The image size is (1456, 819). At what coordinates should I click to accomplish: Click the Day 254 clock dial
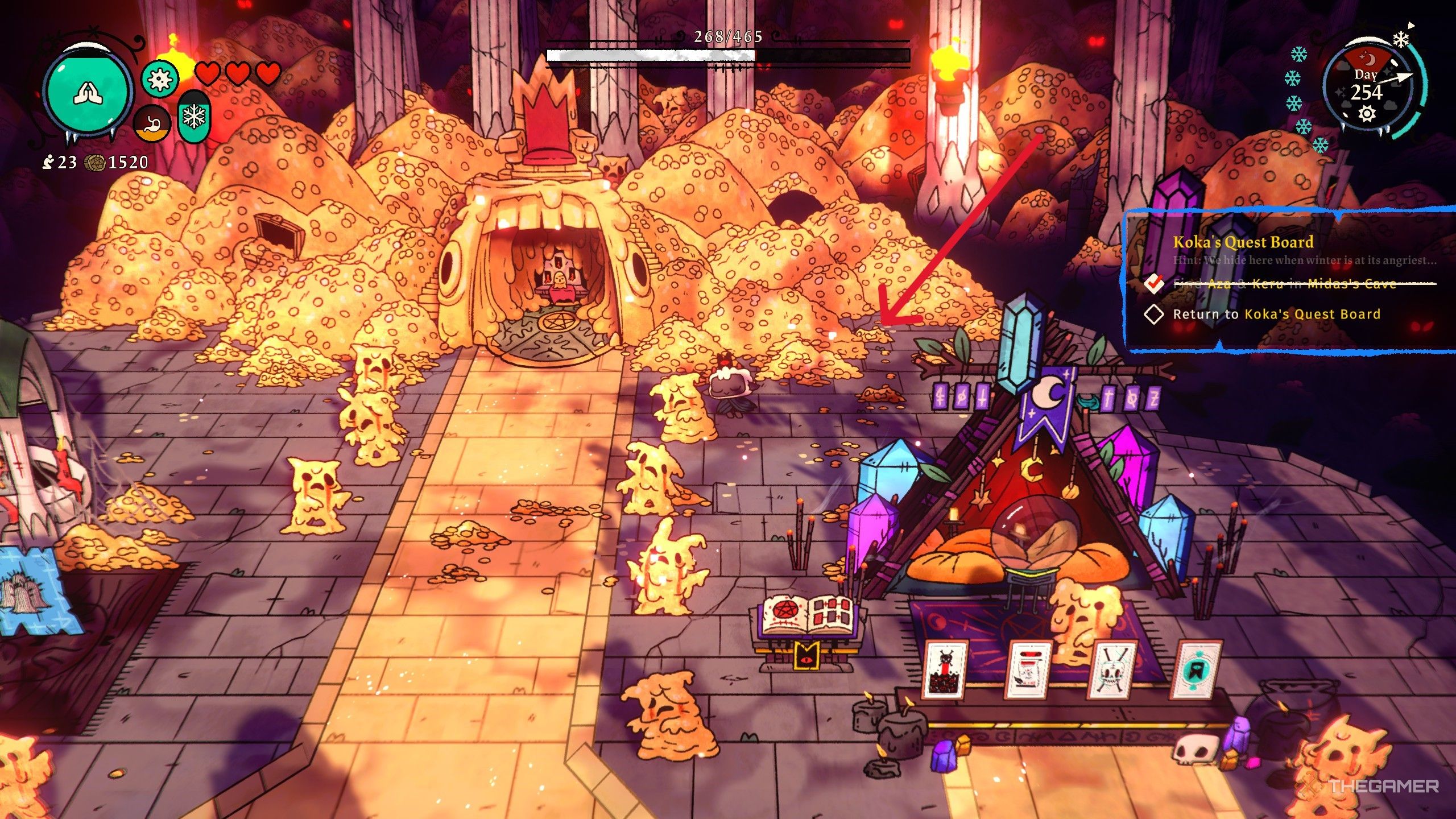[1366, 91]
